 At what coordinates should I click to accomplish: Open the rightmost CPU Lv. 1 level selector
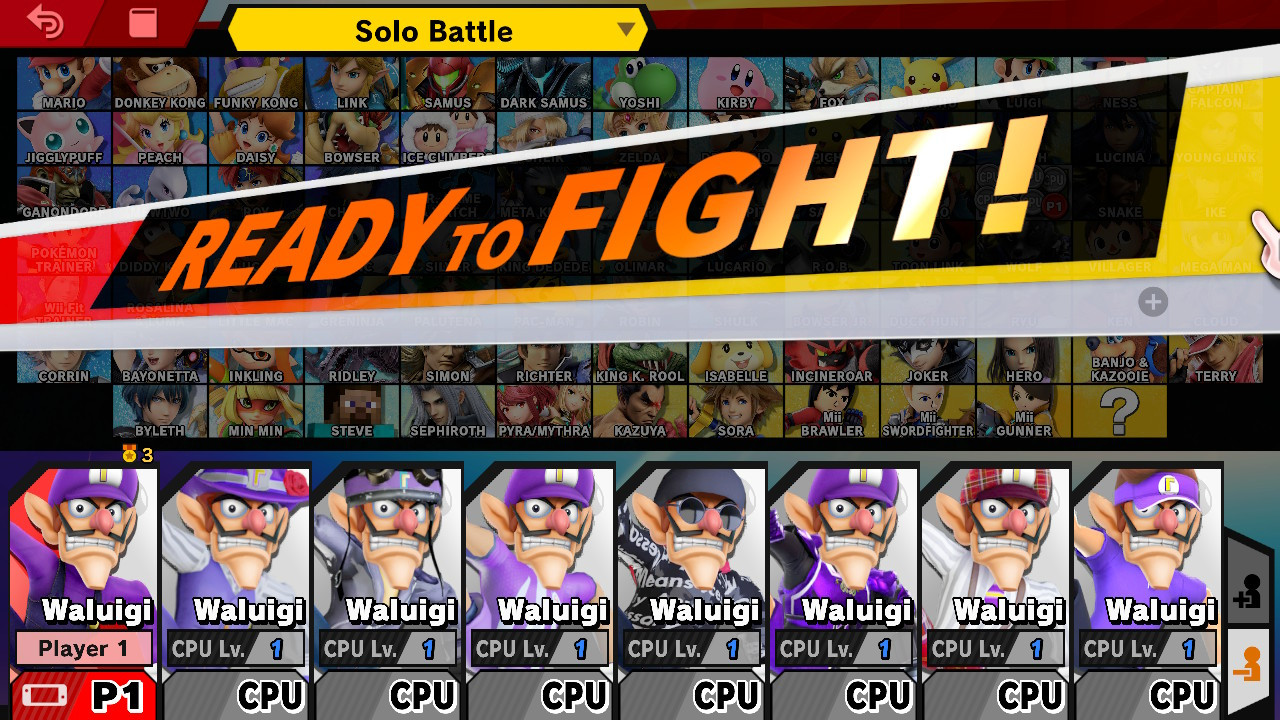1147,649
